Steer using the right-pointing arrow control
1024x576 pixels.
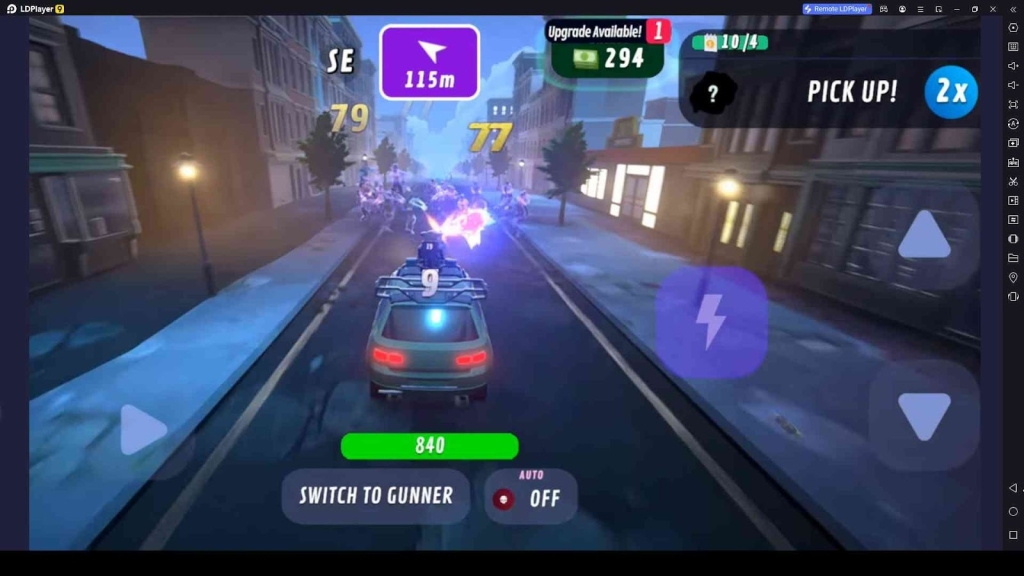(143, 431)
